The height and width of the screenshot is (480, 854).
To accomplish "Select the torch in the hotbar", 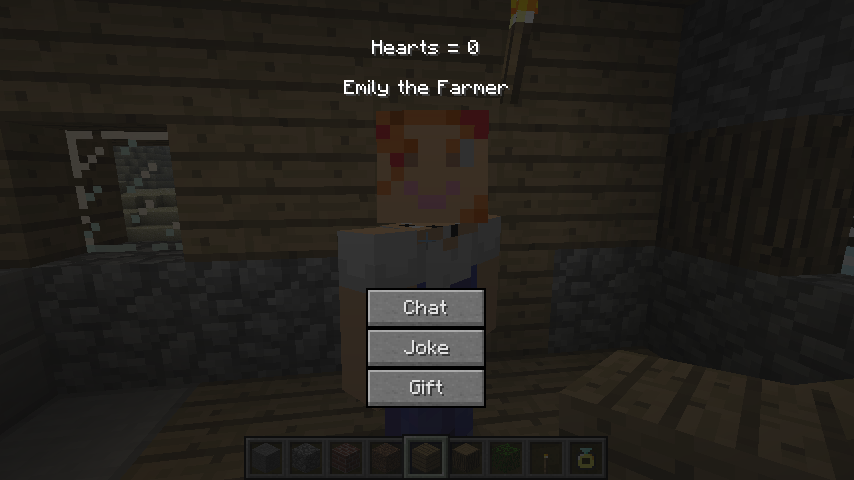I will (x=546, y=459).
